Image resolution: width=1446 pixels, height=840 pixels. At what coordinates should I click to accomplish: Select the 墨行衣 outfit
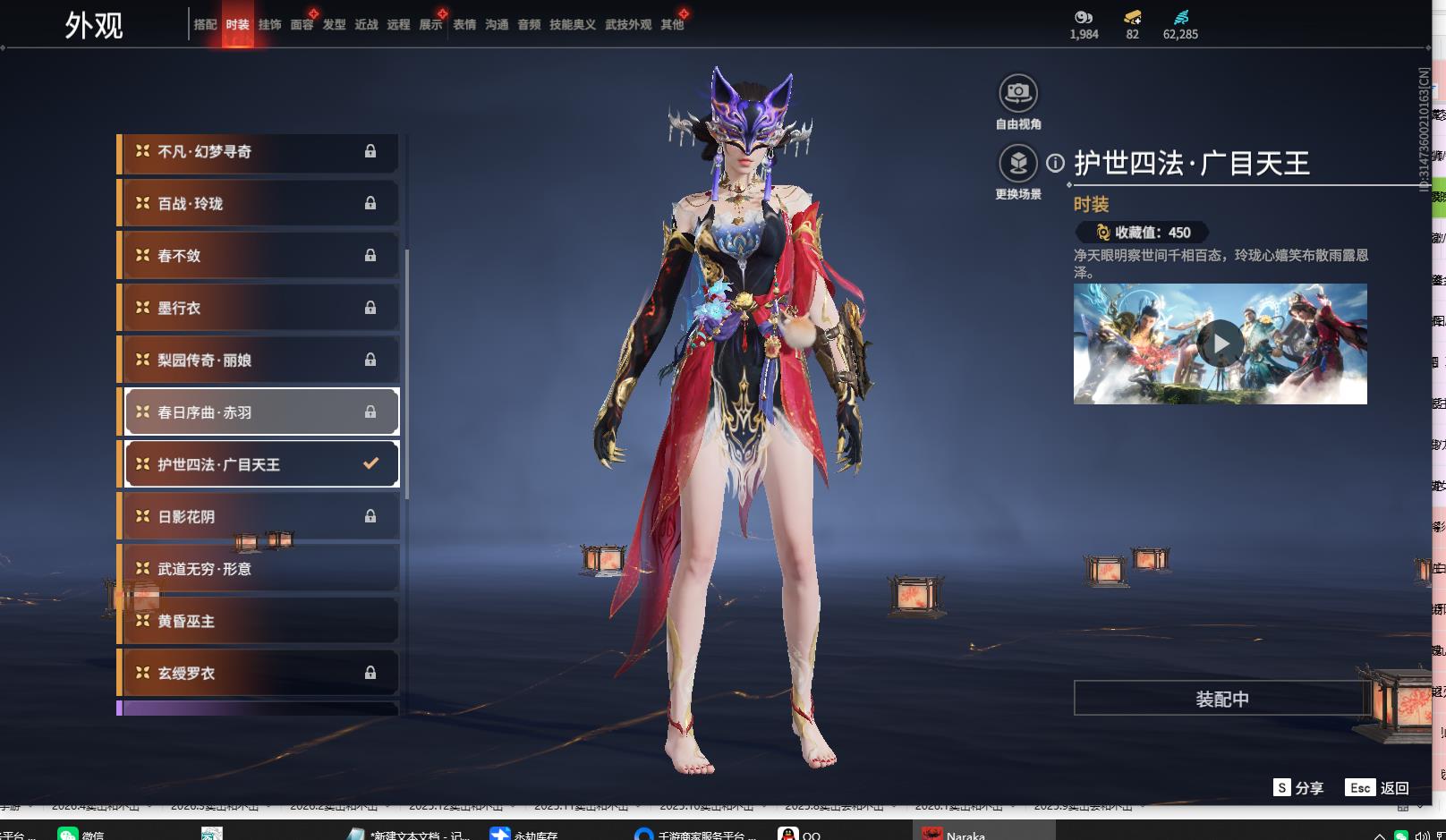(x=259, y=308)
